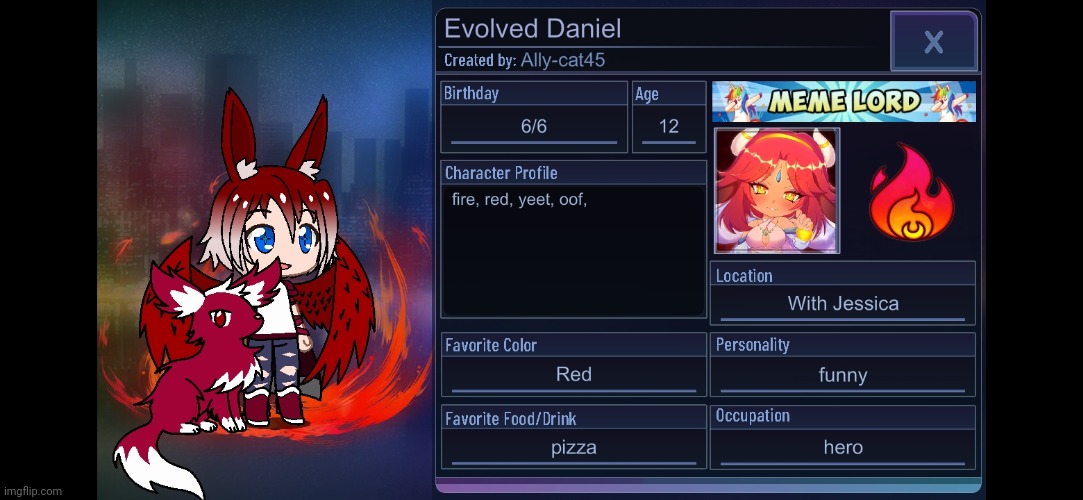Edit the Location field With Jessica
1083x500 pixels.
click(x=843, y=303)
